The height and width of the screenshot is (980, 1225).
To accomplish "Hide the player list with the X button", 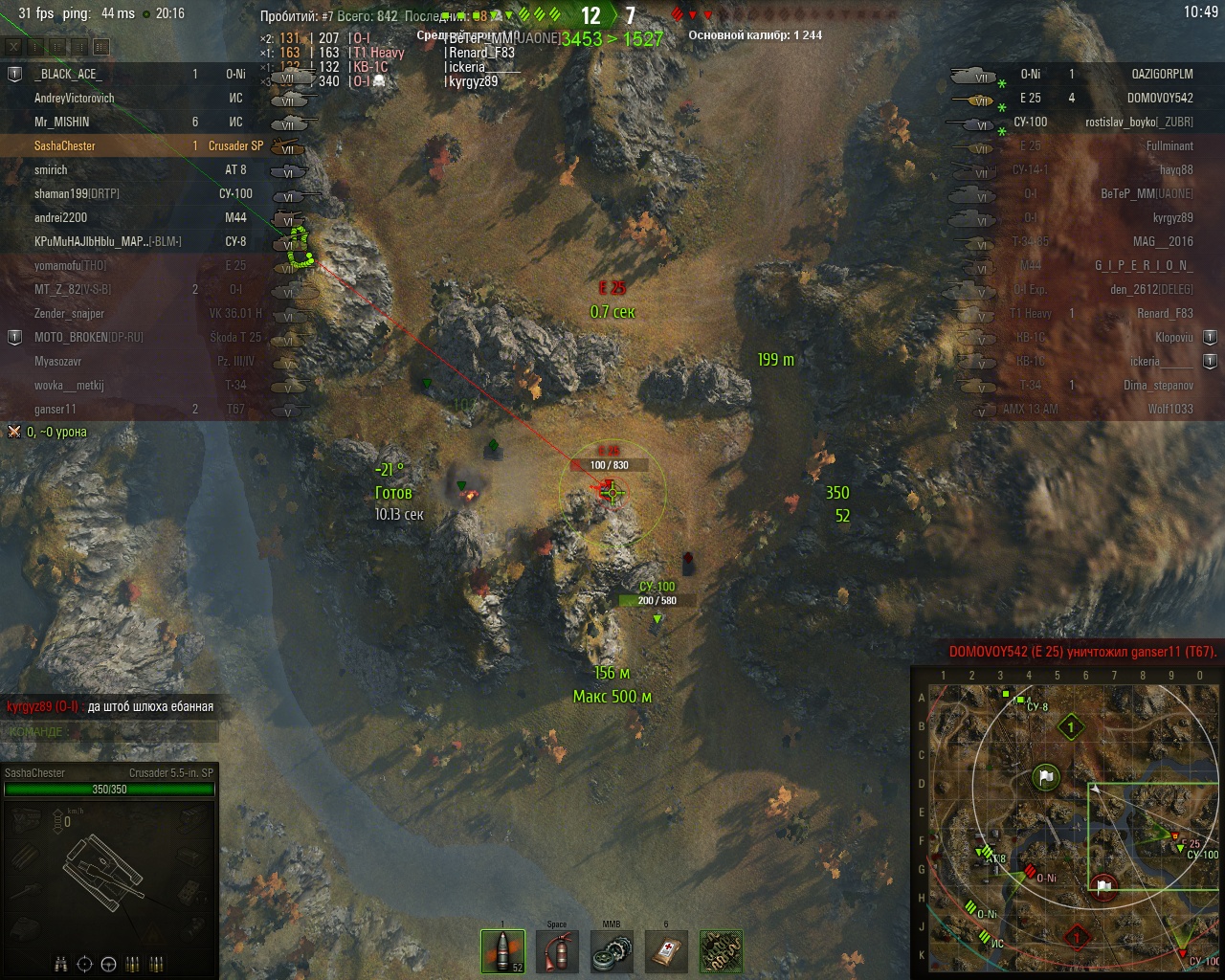I will pyautogui.click(x=14, y=46).
